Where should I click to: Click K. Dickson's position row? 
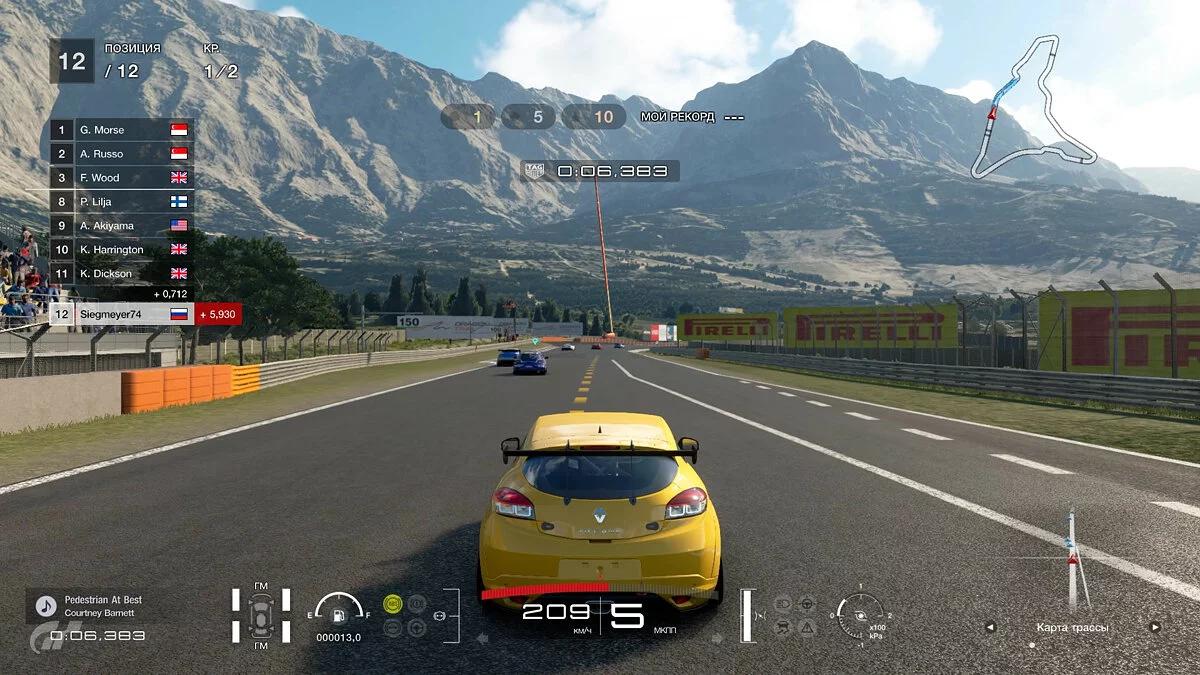point(121,273)
